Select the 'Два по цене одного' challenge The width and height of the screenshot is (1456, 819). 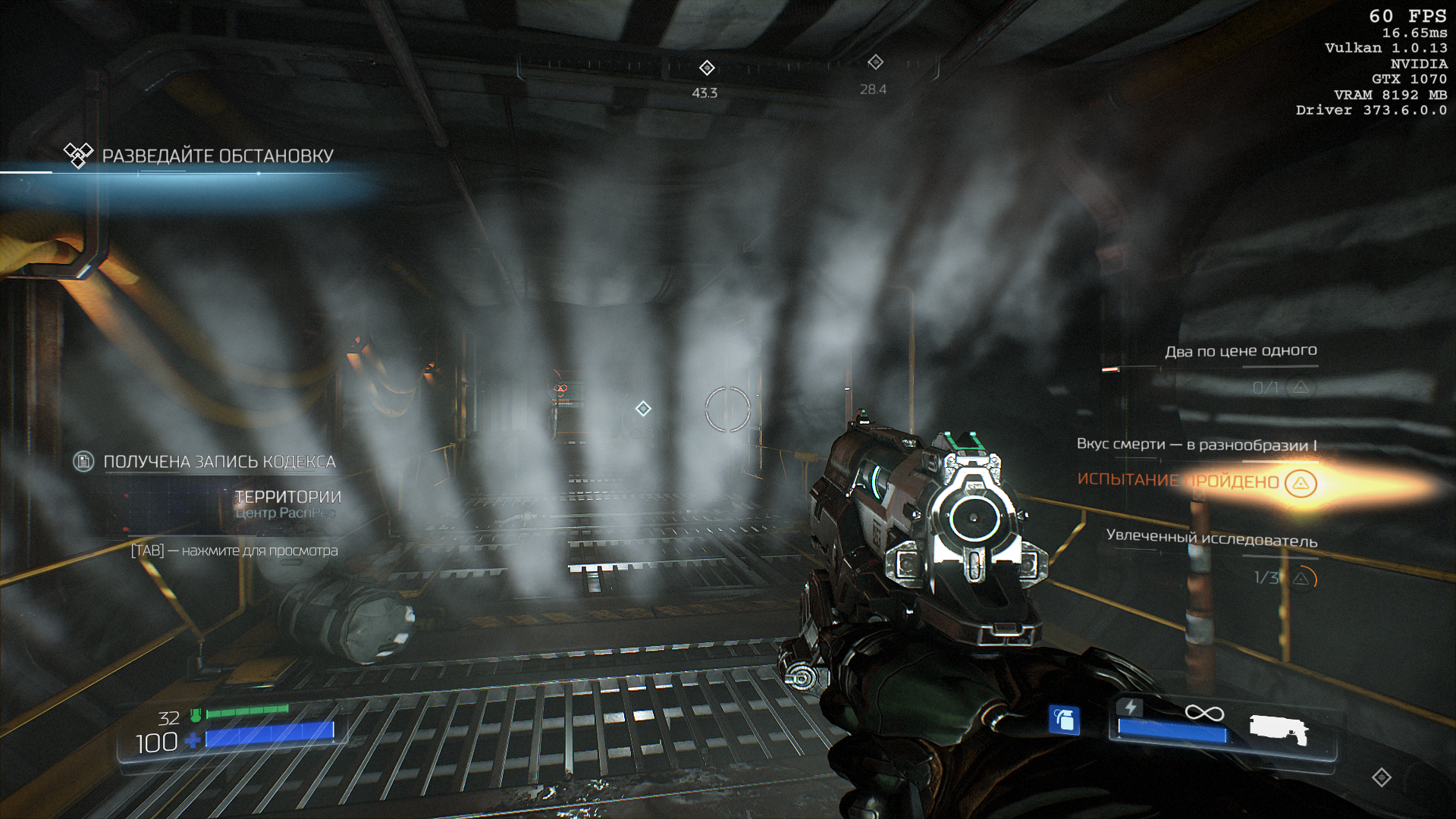(x=1241, y=351)
